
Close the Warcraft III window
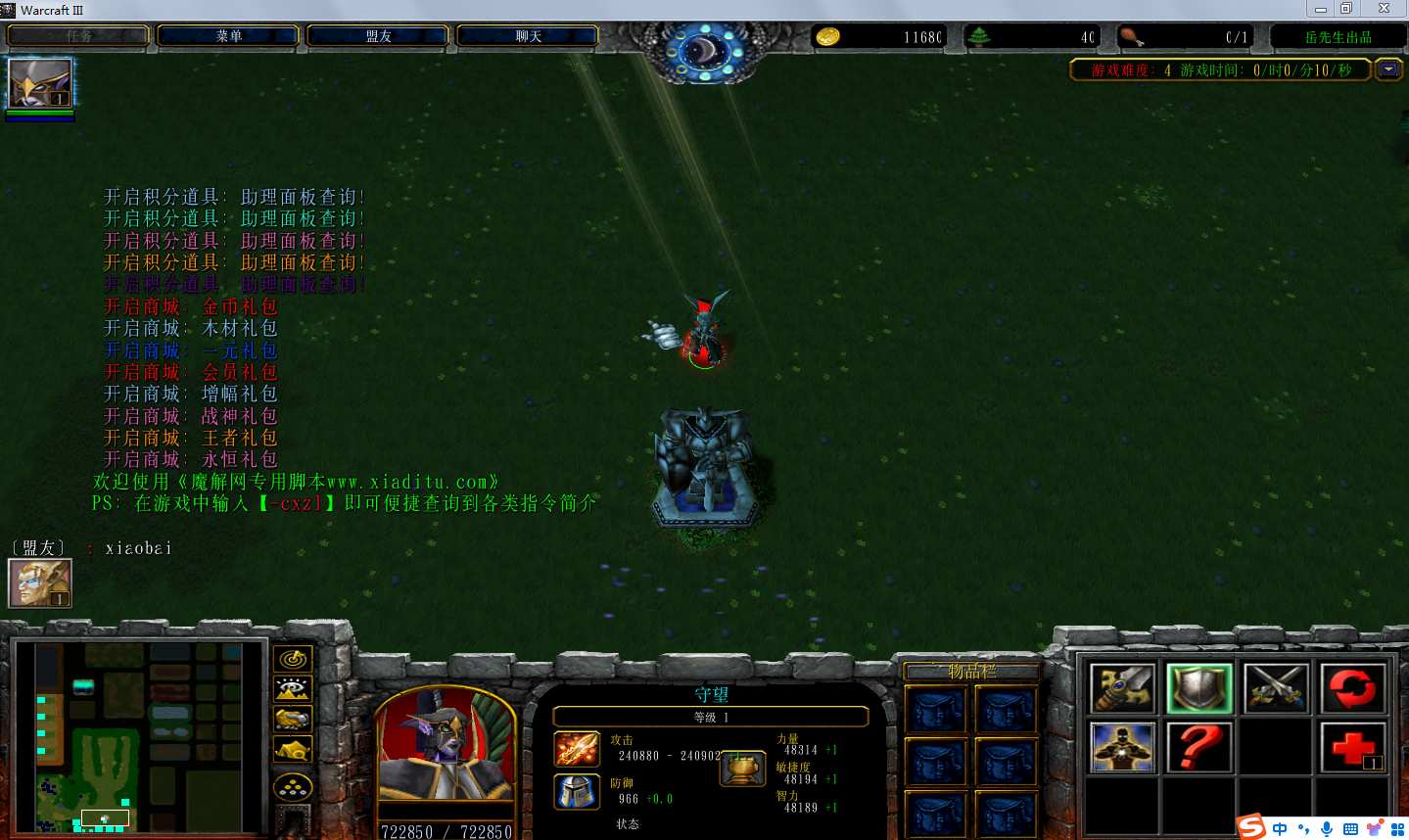click(1384, 9)
